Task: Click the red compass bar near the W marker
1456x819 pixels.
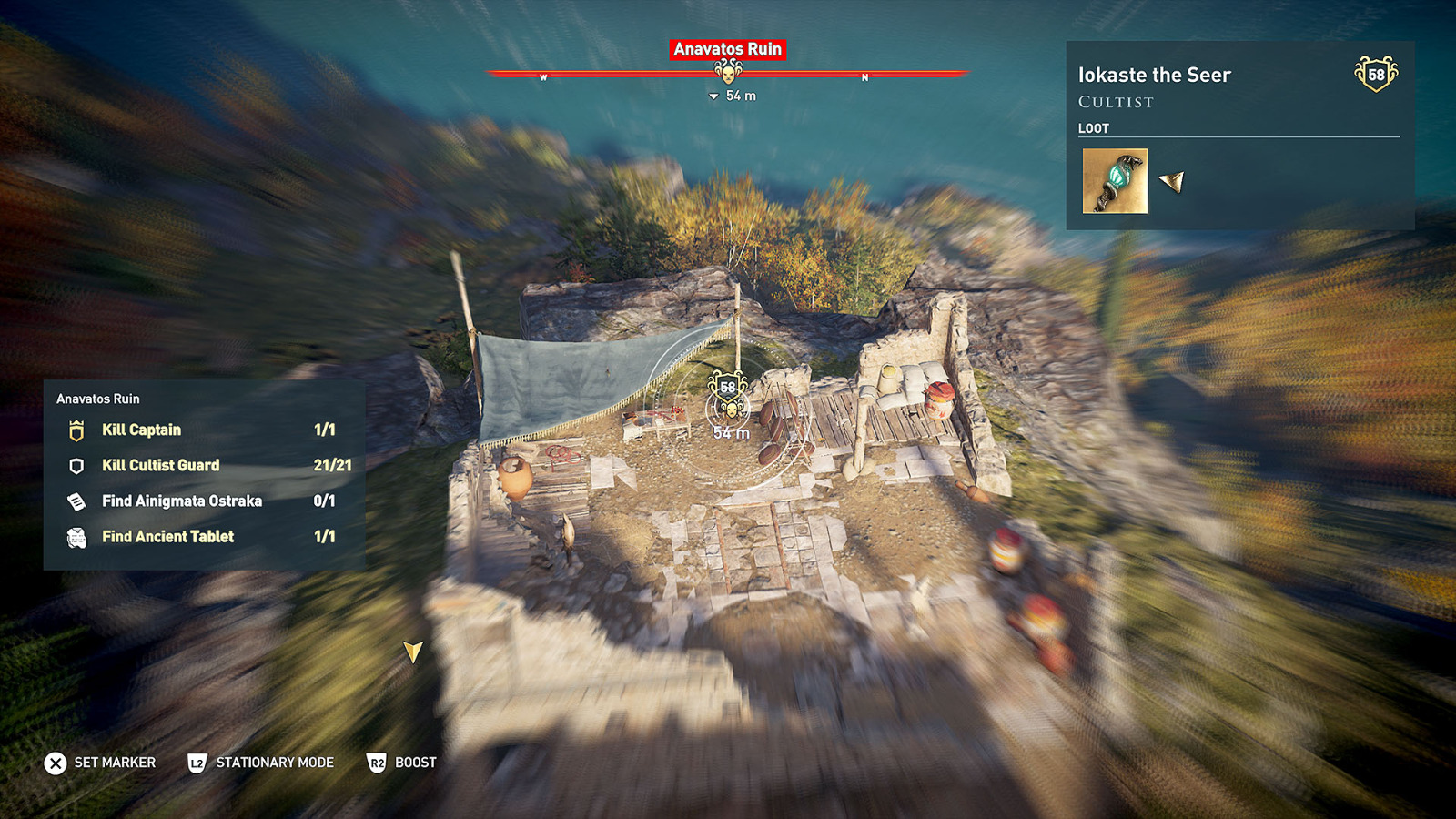Action: pyautogui.click(x=544, y=76)
